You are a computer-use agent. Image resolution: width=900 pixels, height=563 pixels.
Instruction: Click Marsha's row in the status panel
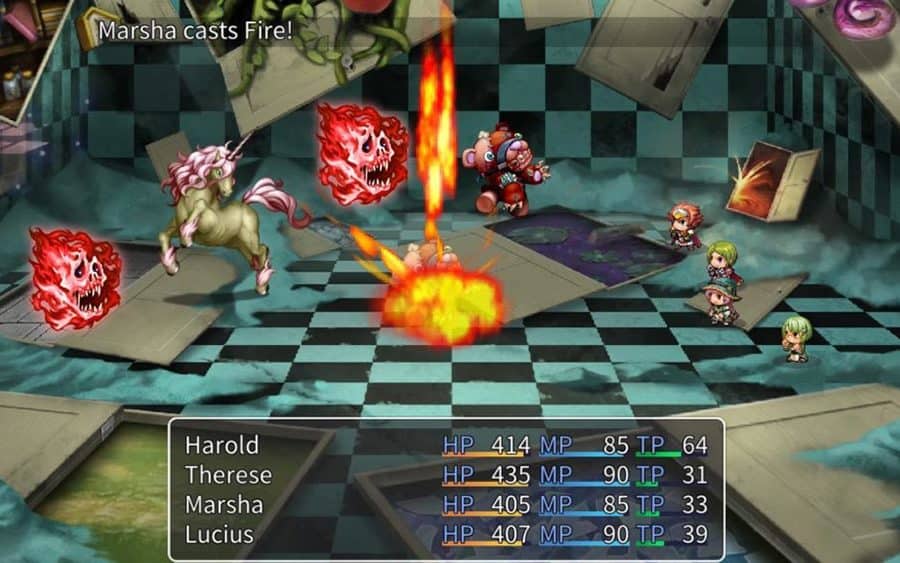click(226, 505)
